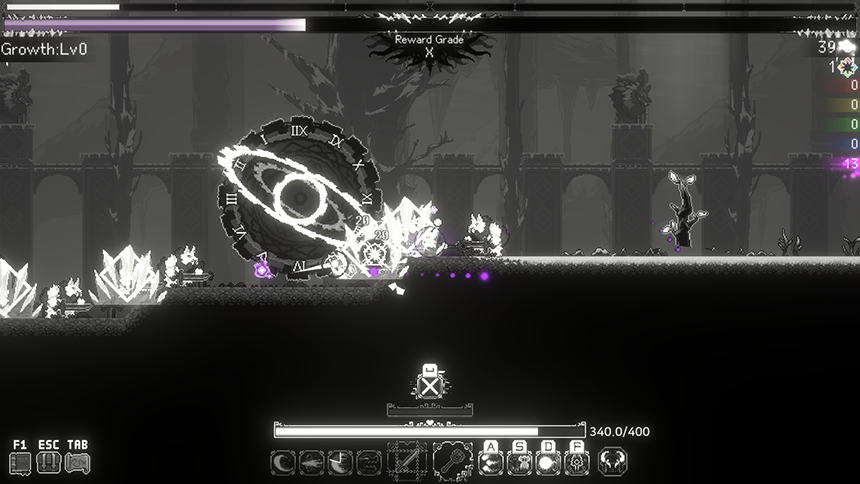Select the clock slash skill icon
Screen dimensions: 860x484
pos(341,463)
